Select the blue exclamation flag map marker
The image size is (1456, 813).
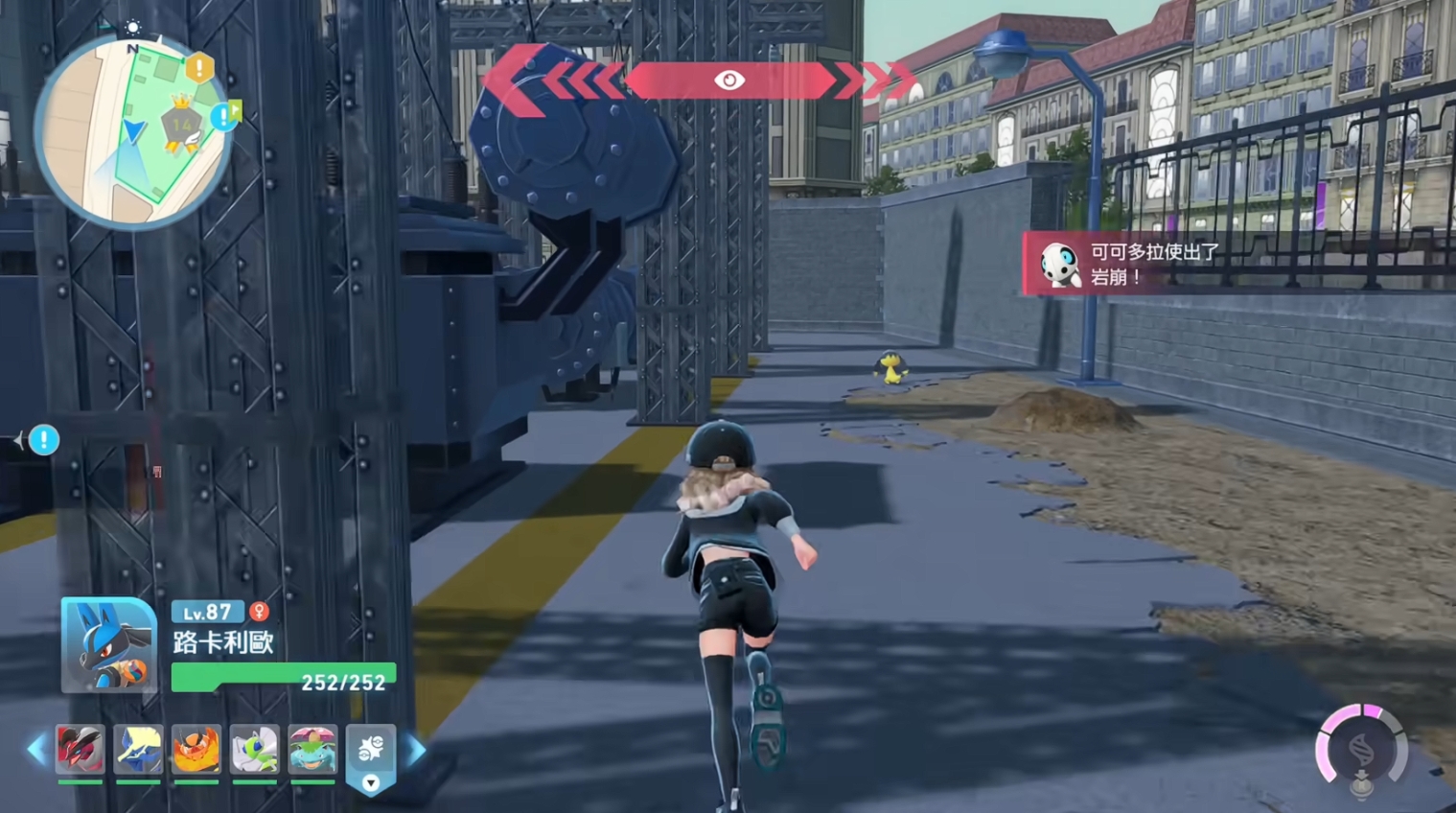click(x=226, y=116)
